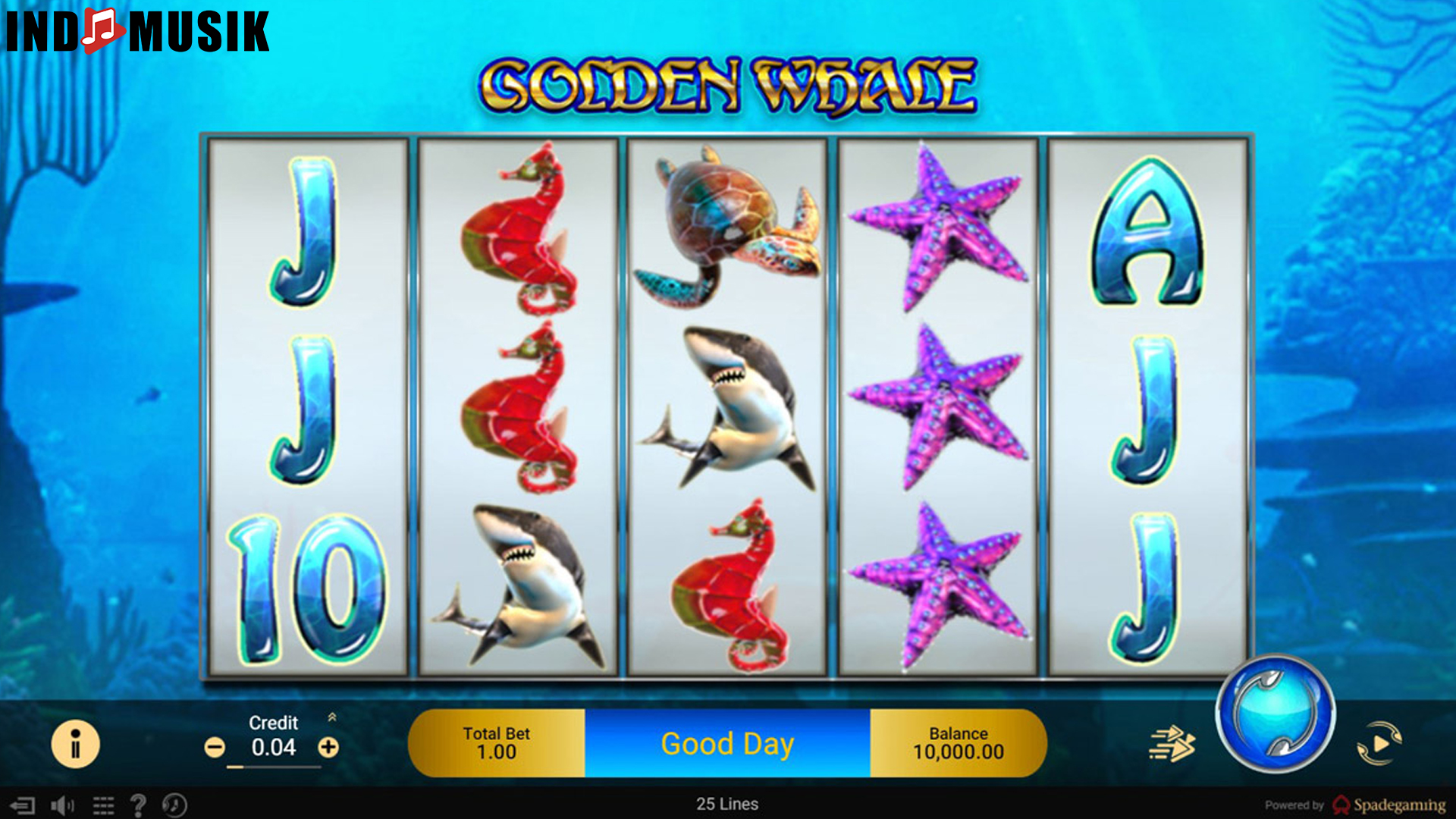Toggle quick spin with double arrows
This screenshot has width=1456, height=819.
1171,743
